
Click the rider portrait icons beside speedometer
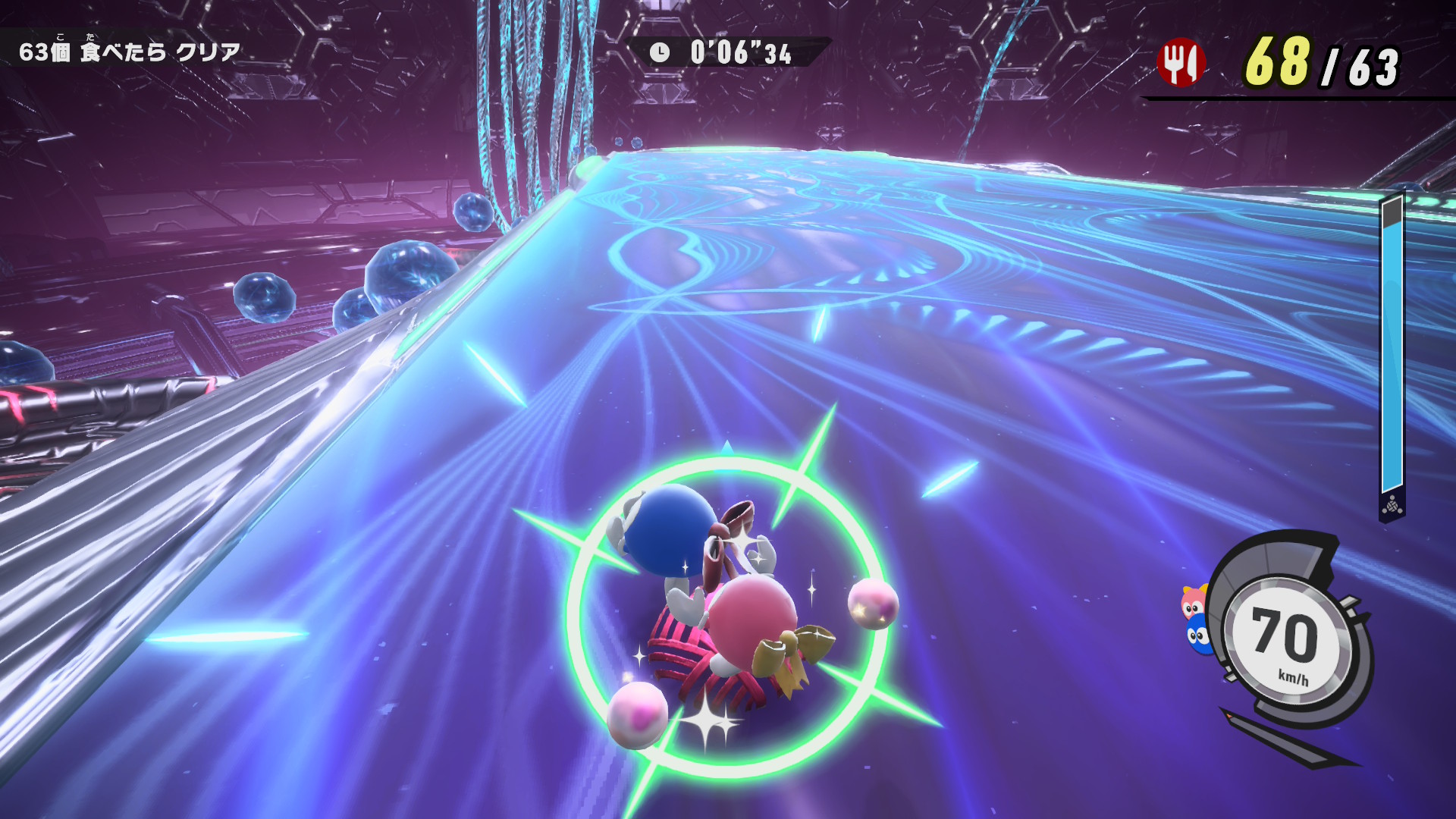click(x=1195, y=619)
